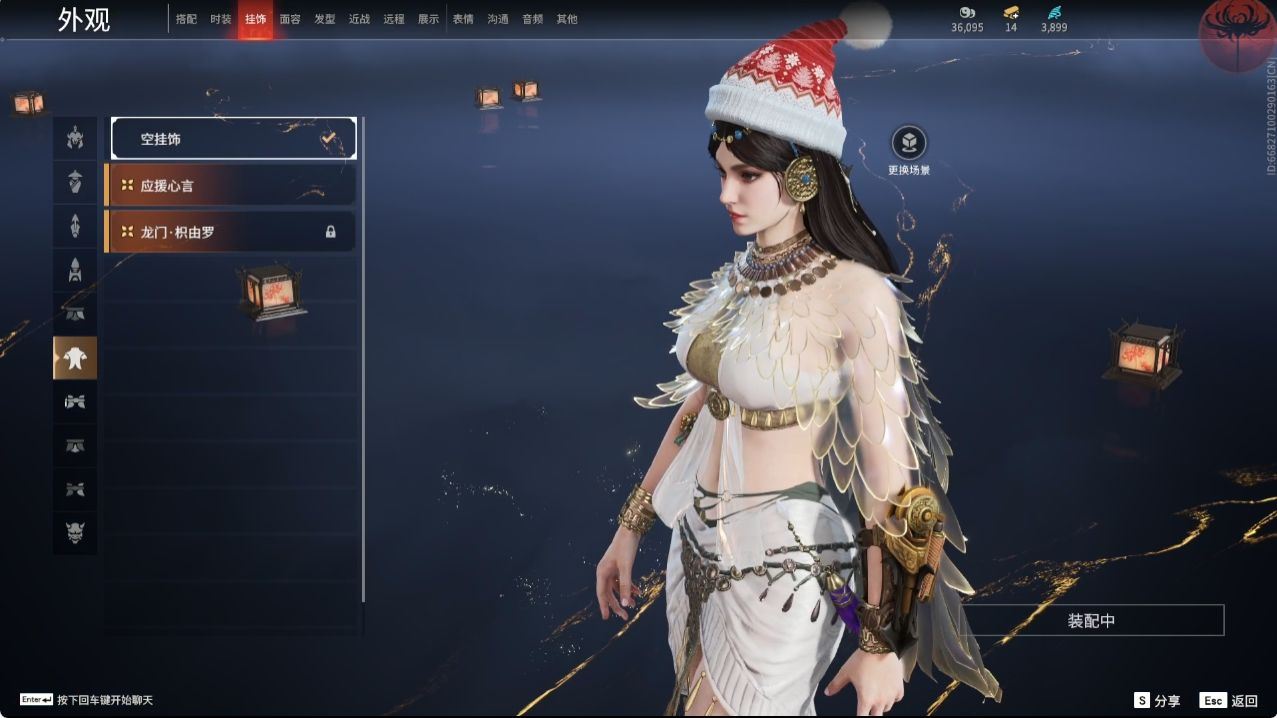Screen dimensions: 1277x718
Task: Switch to the 搭配 tab
Action: click(186, 19)
